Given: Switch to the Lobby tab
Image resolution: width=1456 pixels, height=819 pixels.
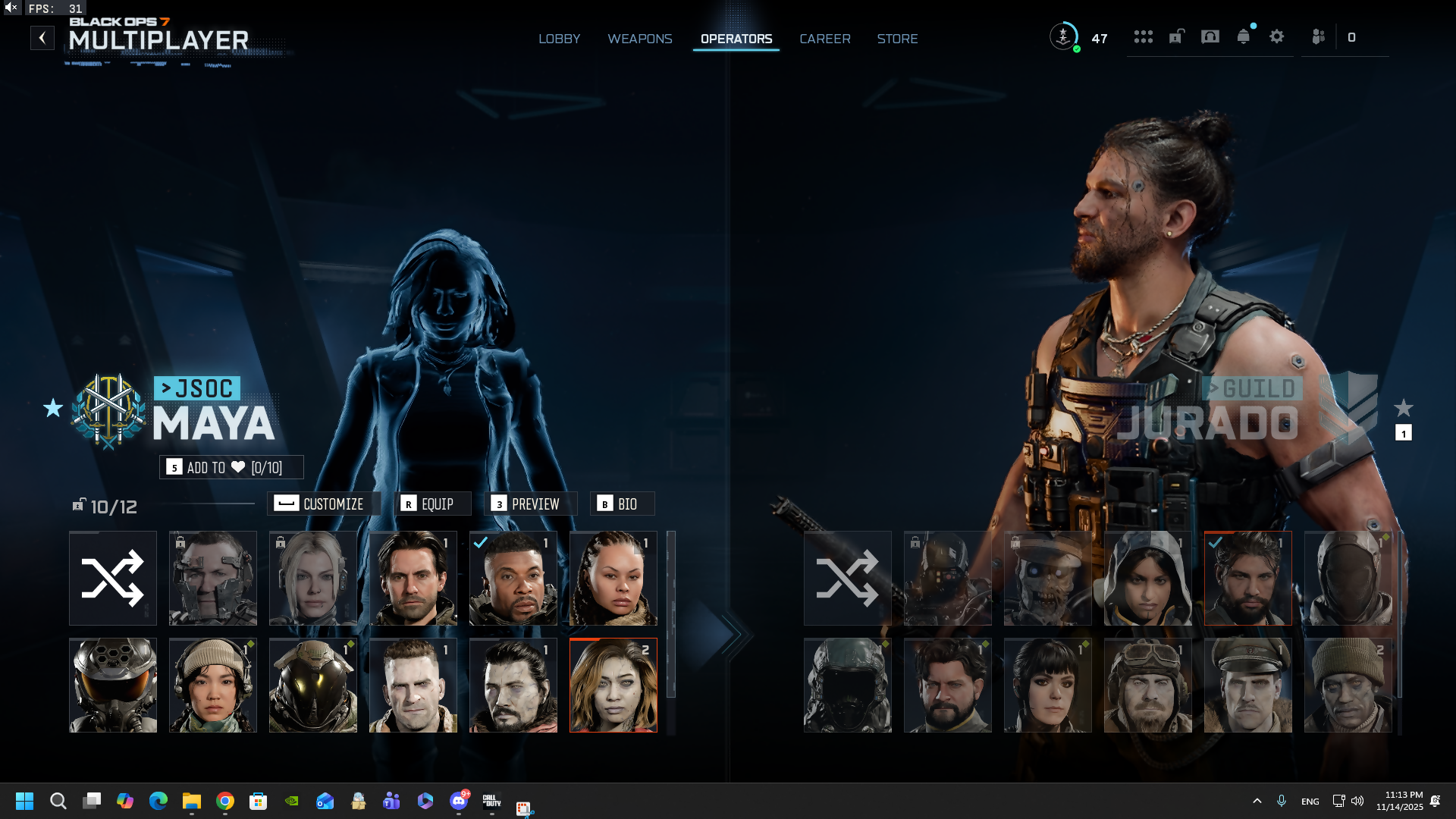Looking at the screenshot, I should (559, 39).
